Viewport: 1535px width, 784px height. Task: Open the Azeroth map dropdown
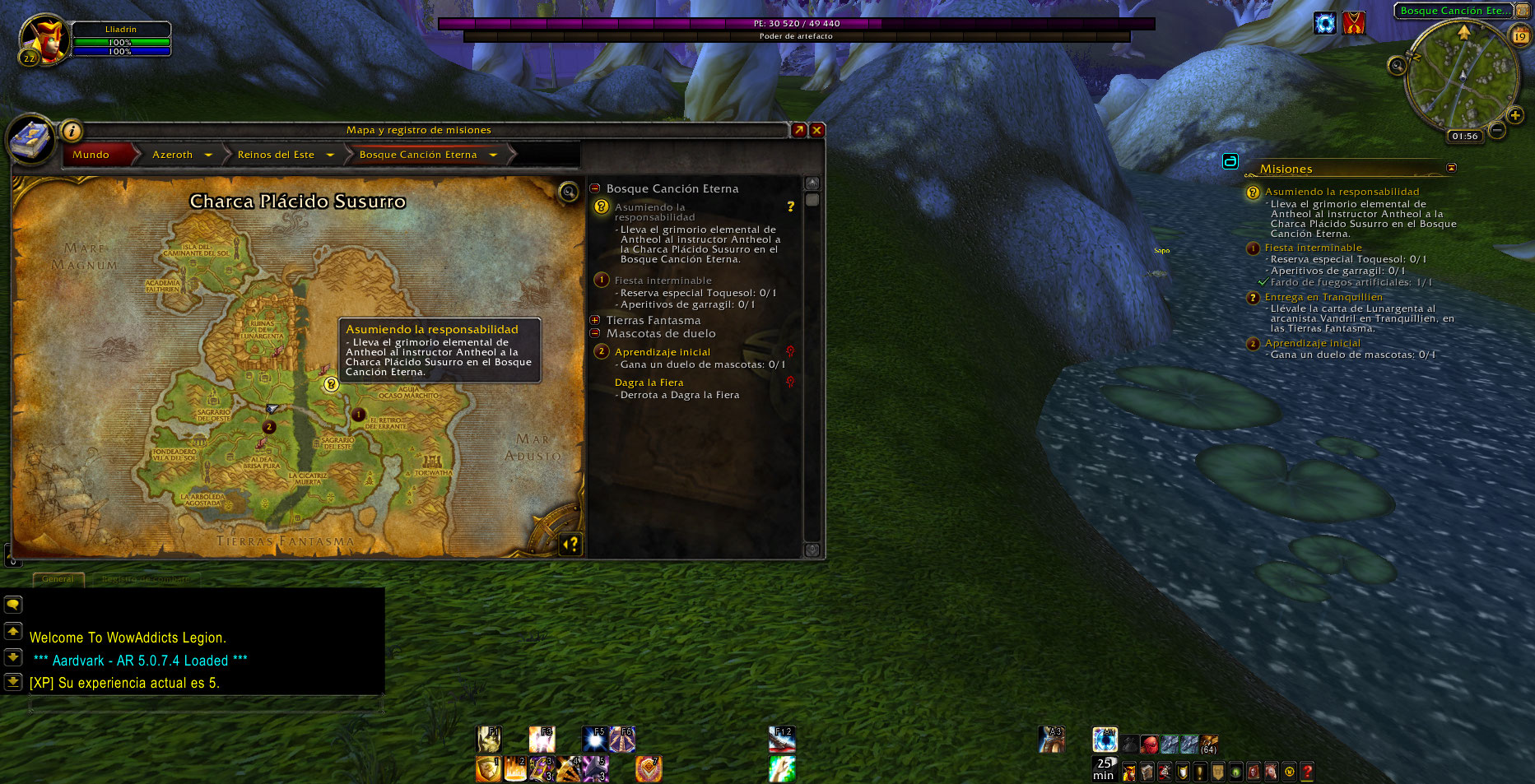coord(208,155)
